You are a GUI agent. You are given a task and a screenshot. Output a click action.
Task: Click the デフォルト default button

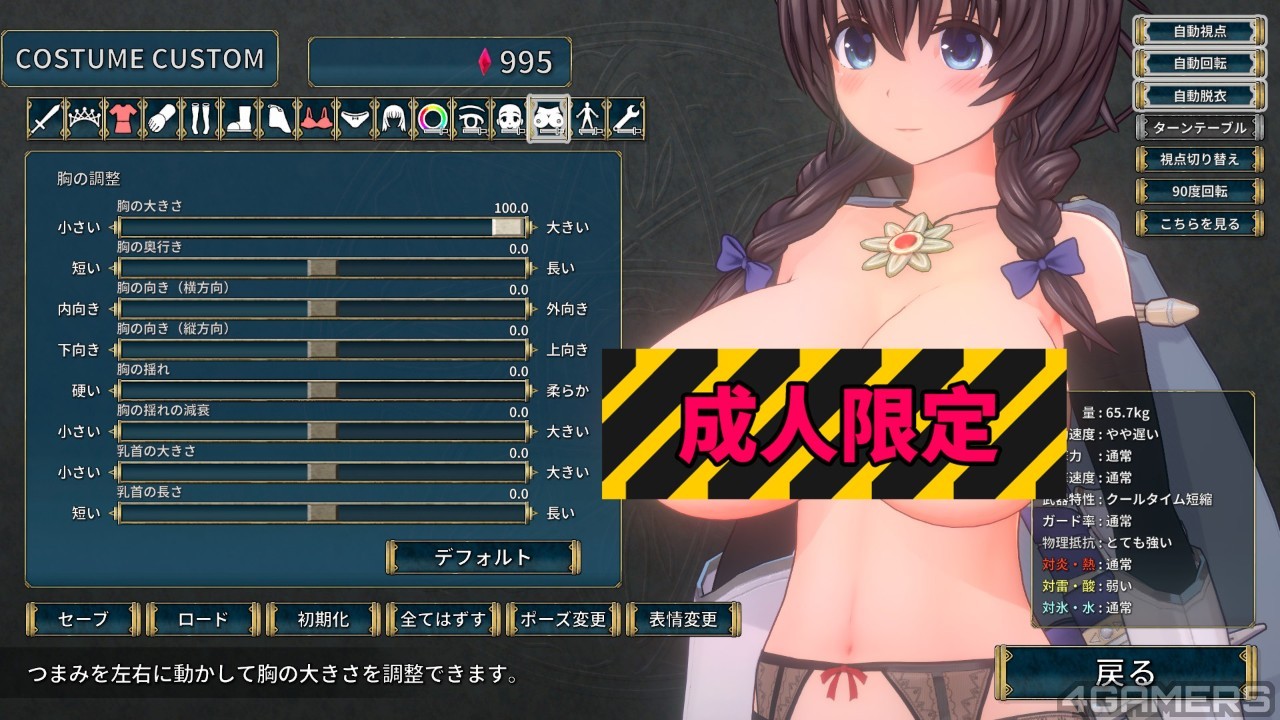click(483, 557)
